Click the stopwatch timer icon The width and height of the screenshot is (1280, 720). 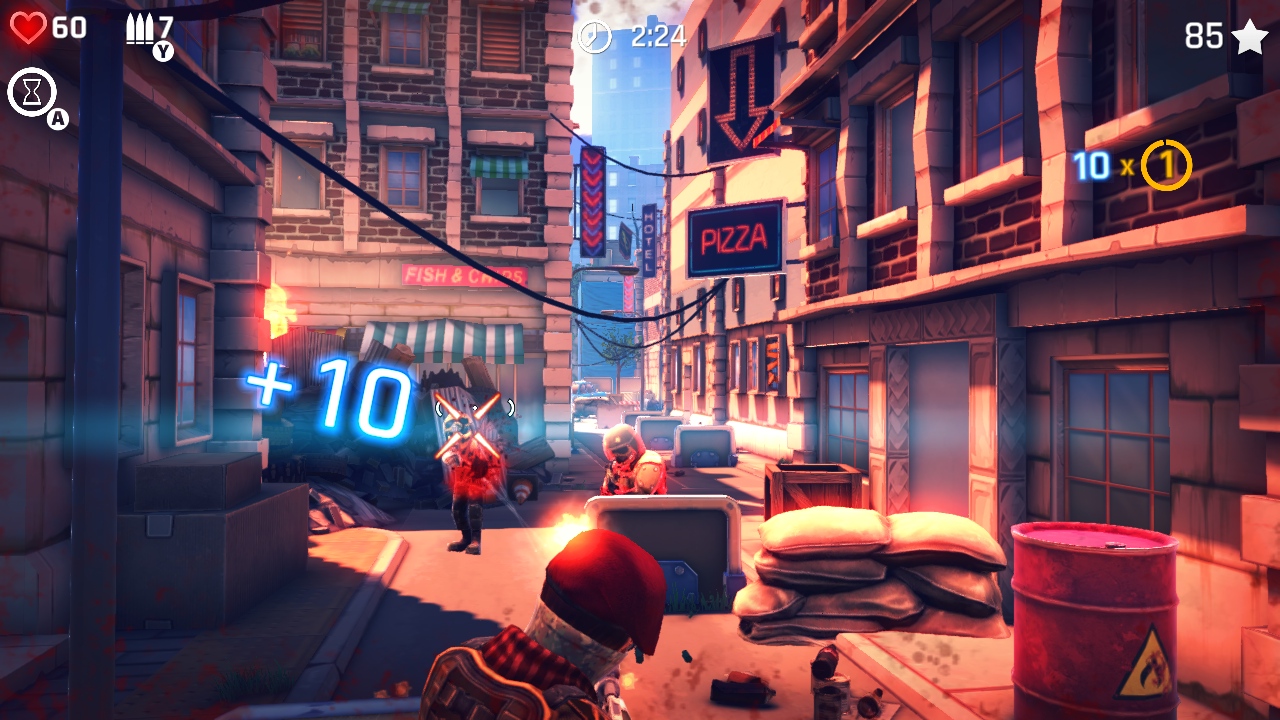pos(592,38)
